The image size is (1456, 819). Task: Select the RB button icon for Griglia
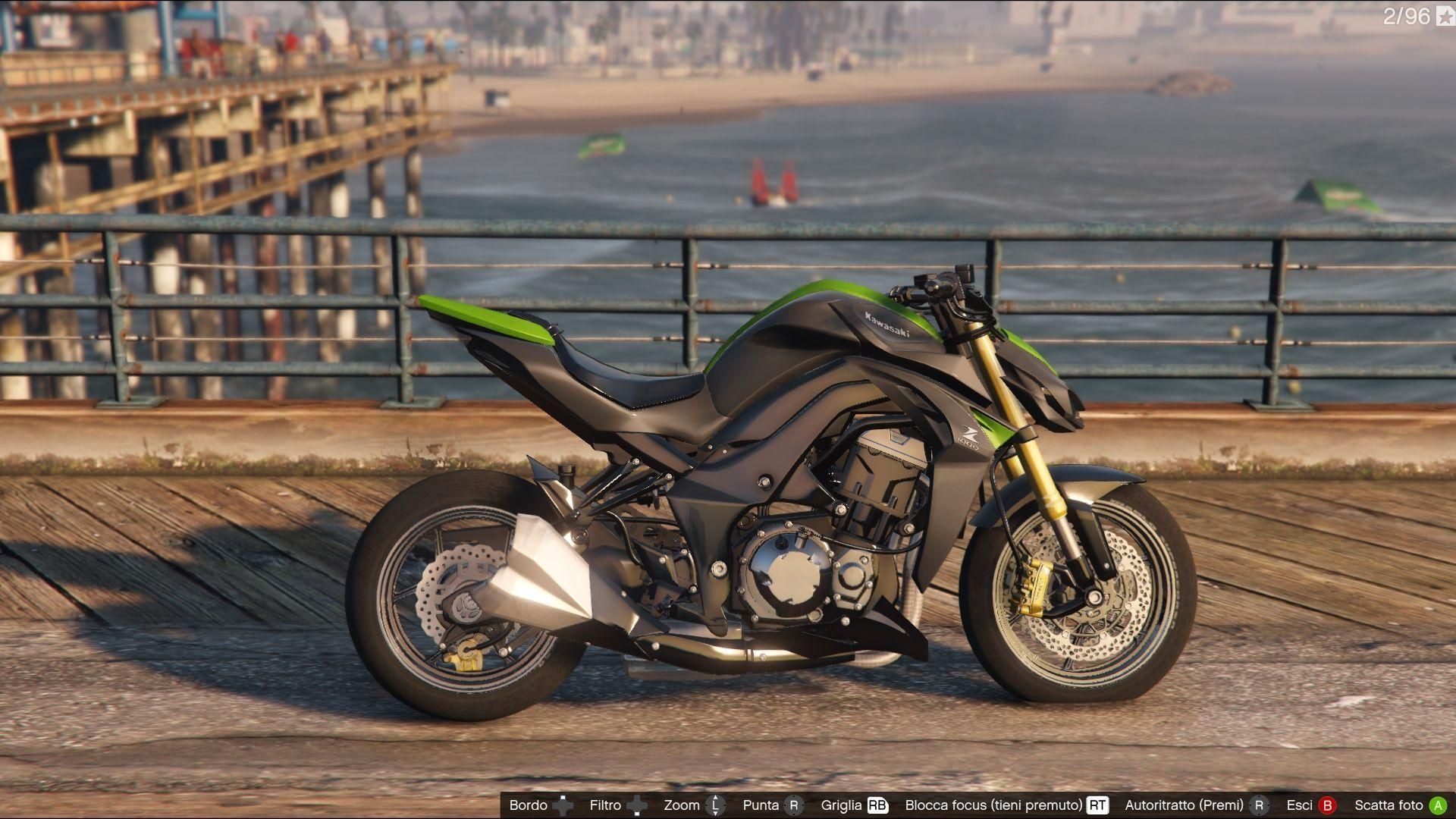878,805
